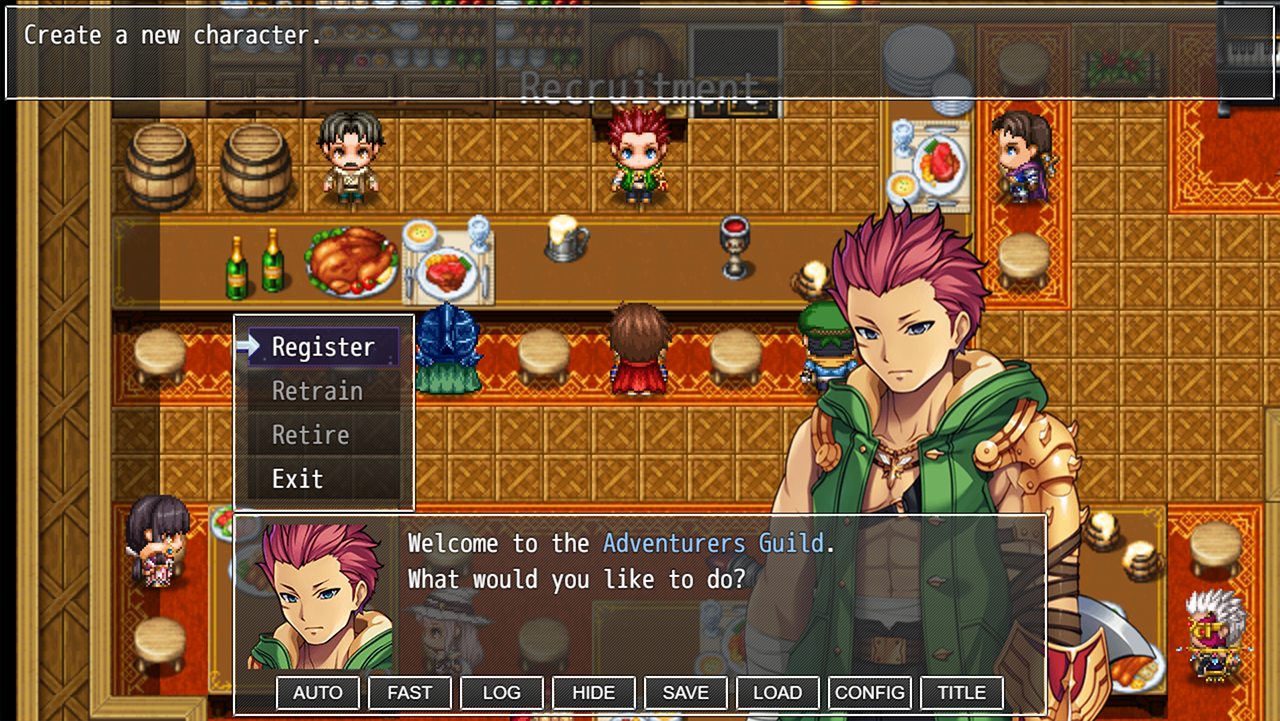The width and height of the screenshot is (1280, 721).
Task: Open the dialogue LOG
Action: point(502,692)
